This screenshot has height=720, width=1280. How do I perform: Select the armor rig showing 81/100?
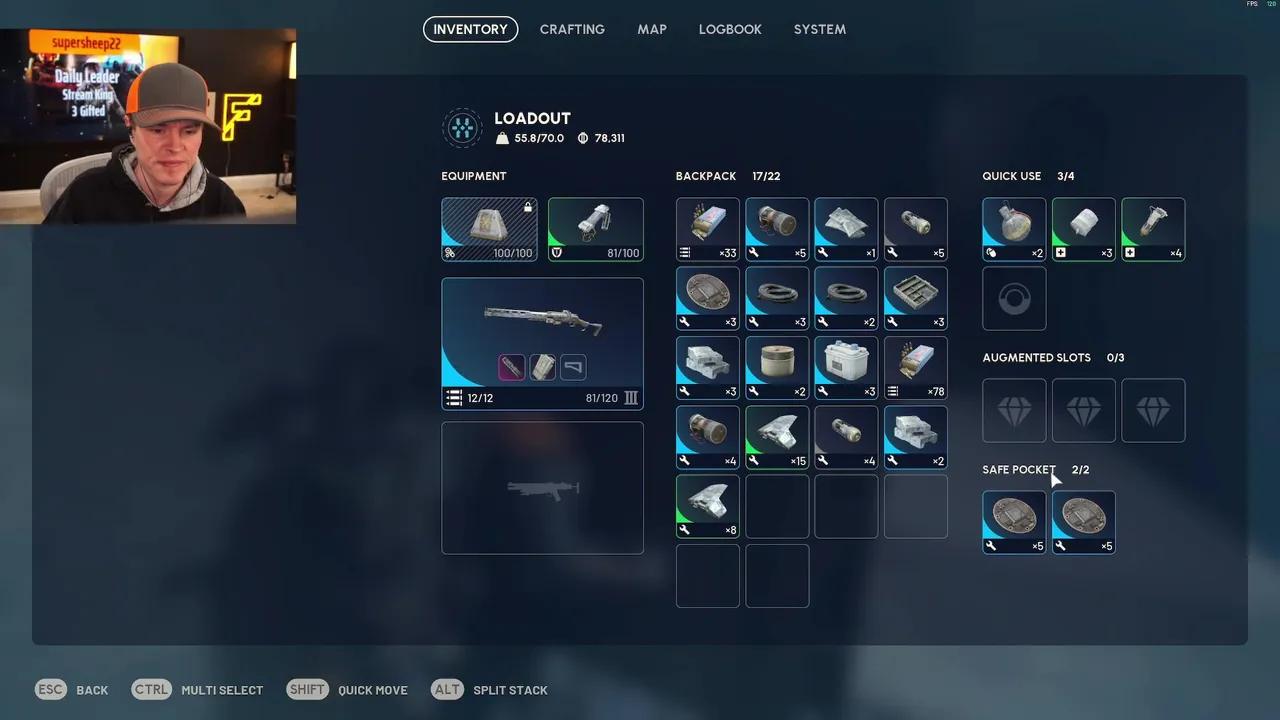596,228
